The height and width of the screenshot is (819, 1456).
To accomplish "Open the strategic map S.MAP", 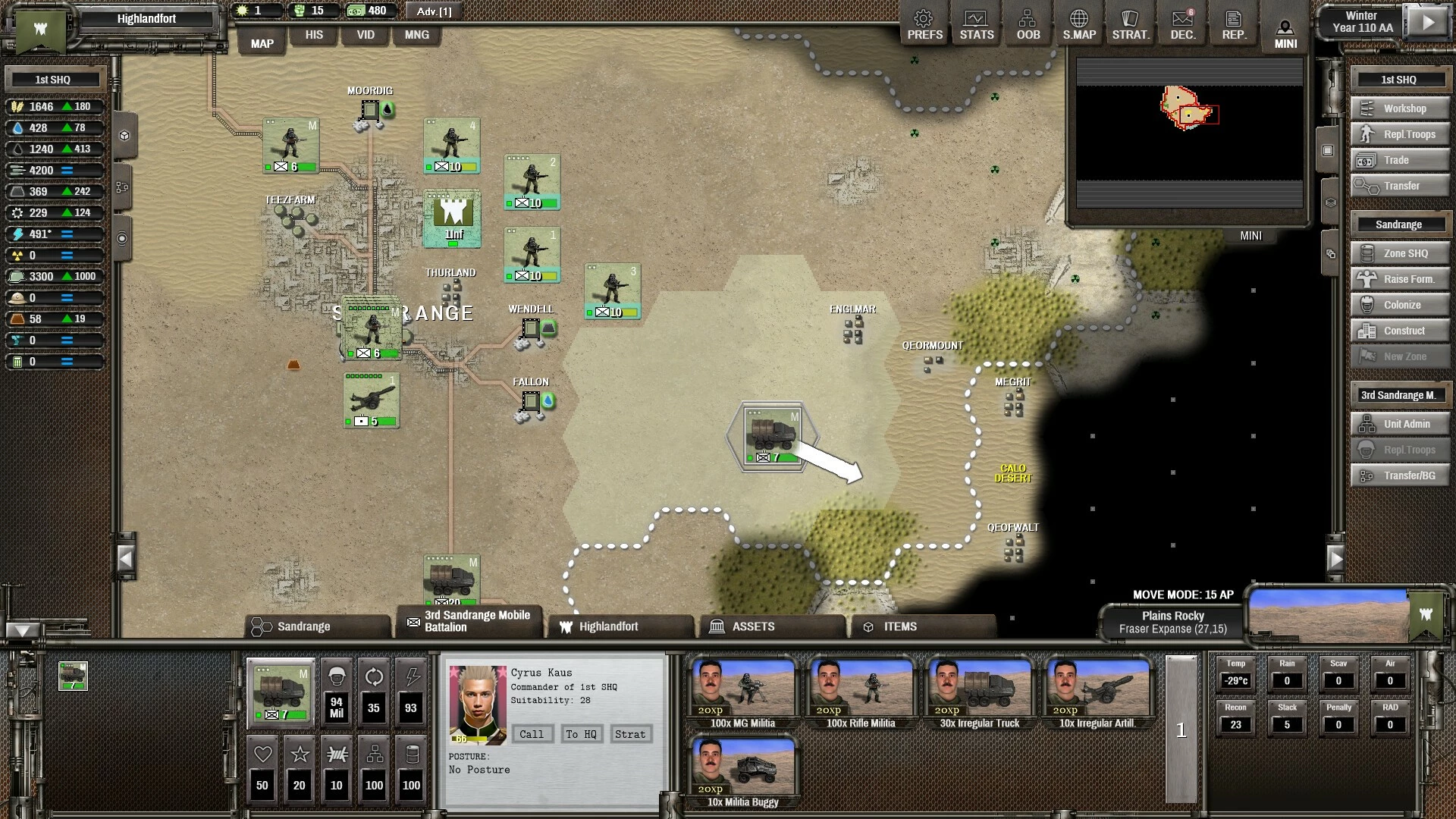I will point(1079,25).
